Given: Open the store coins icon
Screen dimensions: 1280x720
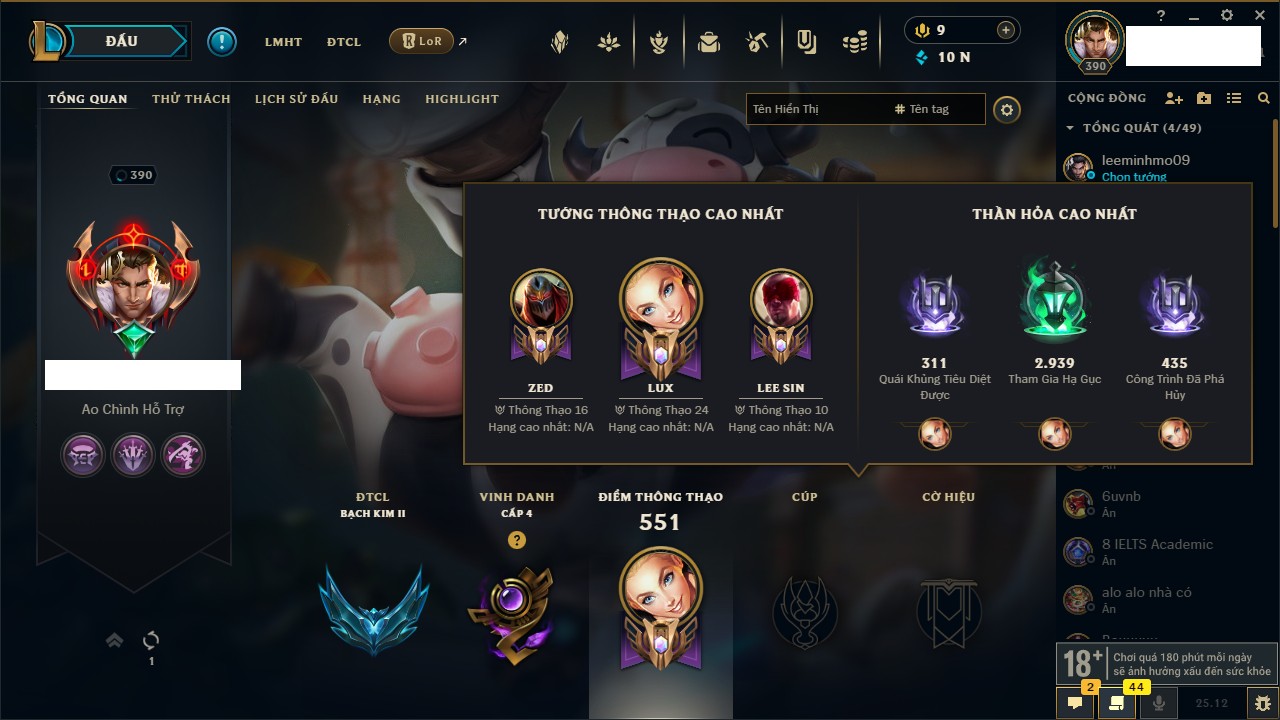Looking at the screenshot, I should [x=854, y=42].
